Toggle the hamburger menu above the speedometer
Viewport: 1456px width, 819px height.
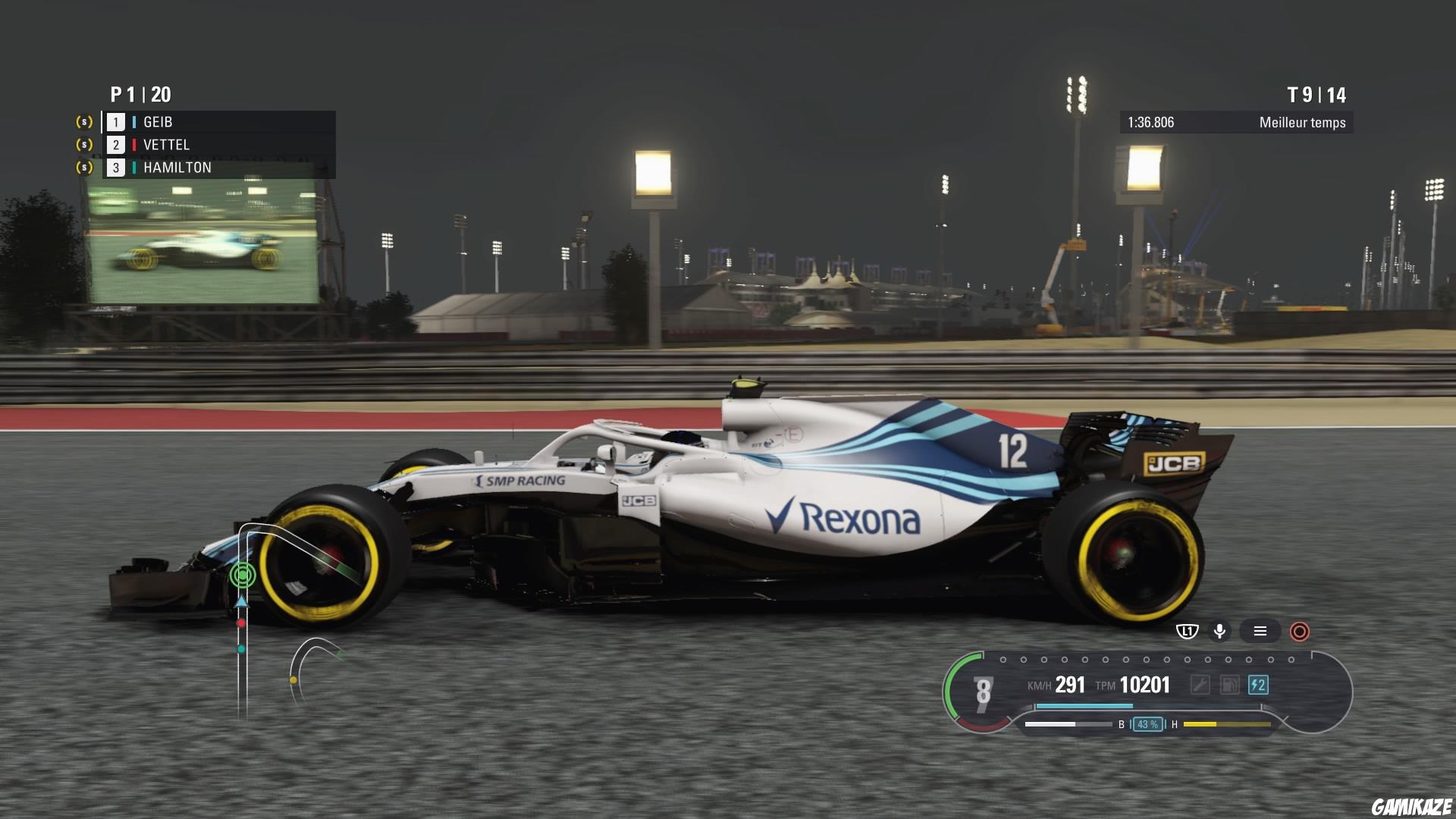[1260, 631]
